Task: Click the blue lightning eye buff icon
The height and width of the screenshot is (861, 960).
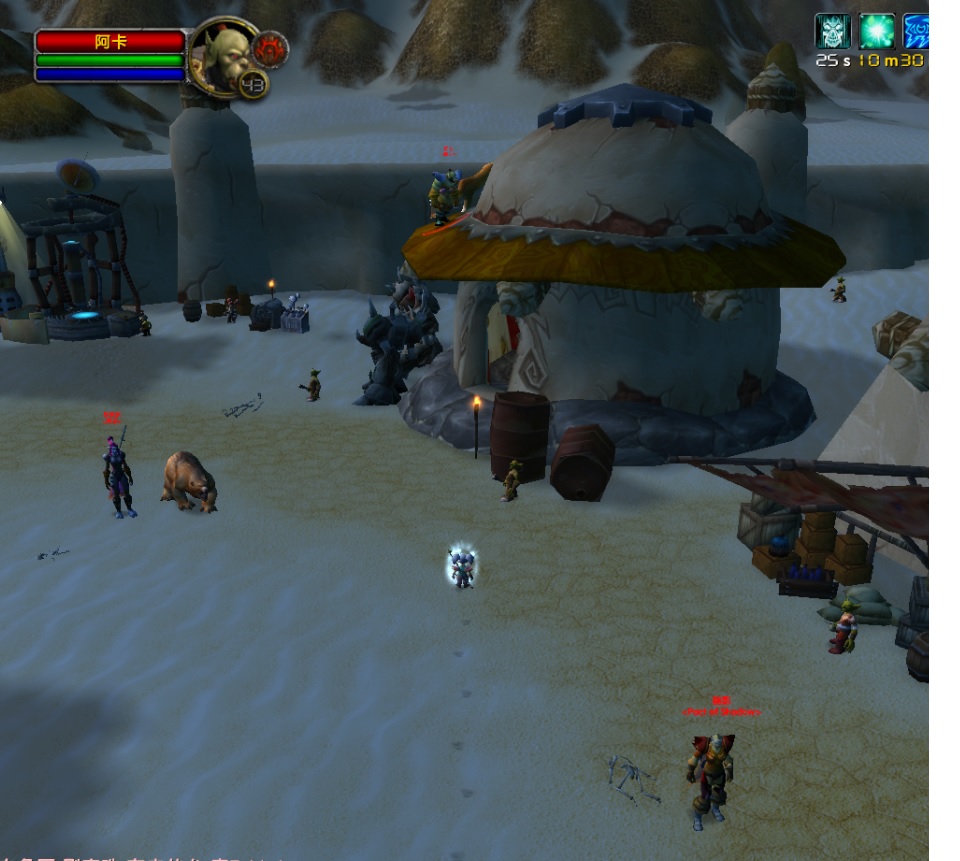Action: (916, 31)
